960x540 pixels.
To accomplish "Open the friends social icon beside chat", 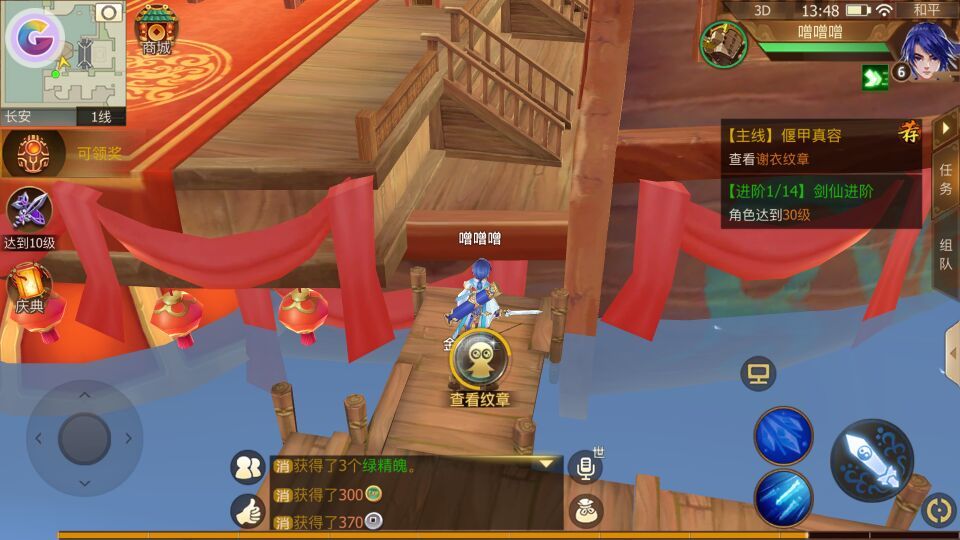I will (x=247, y=466).
